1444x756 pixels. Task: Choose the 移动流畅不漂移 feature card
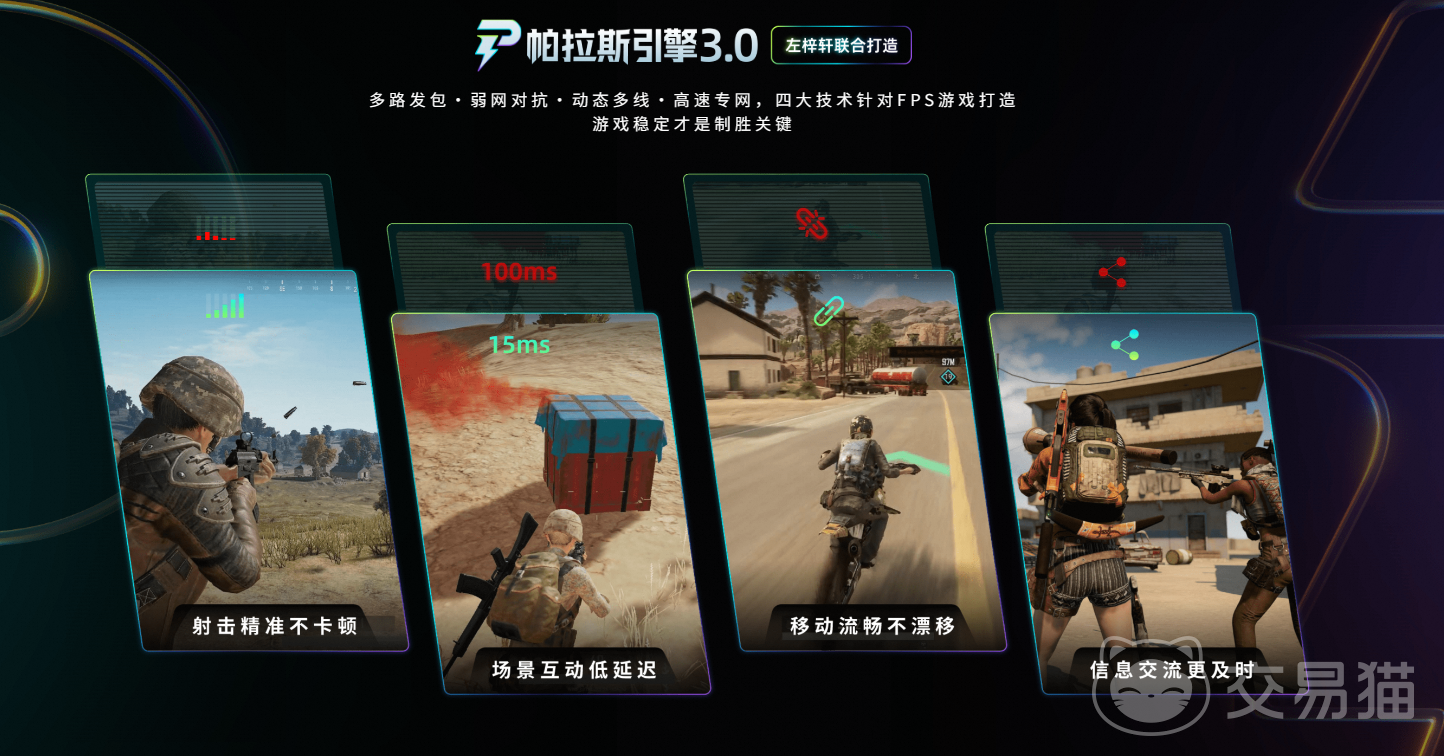(848, 460)
